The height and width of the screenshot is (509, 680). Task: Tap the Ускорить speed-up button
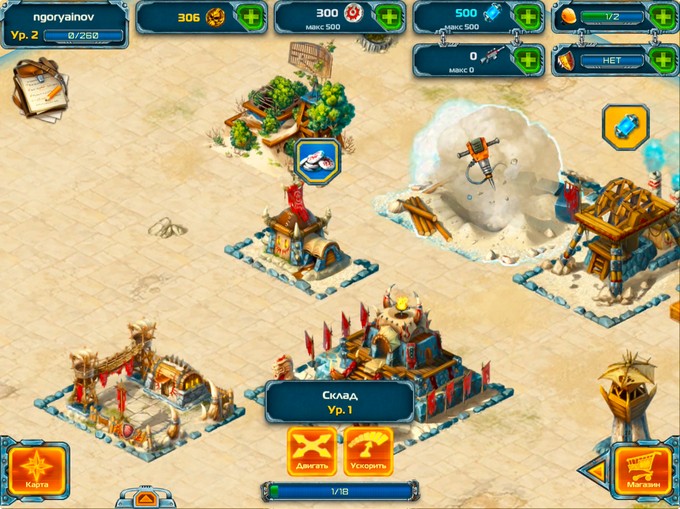(368, 452)
